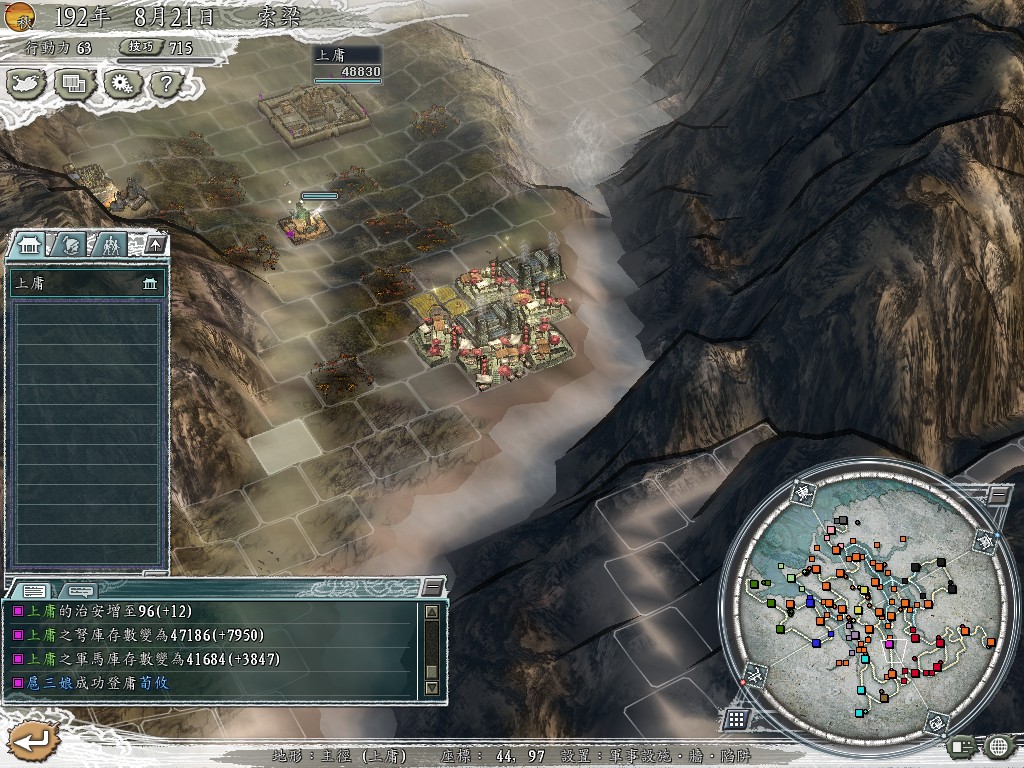Click the 技巧 technique points button
Image resolution: width=1024 pixels, height=768 pixels.
[x=137, y=47]
